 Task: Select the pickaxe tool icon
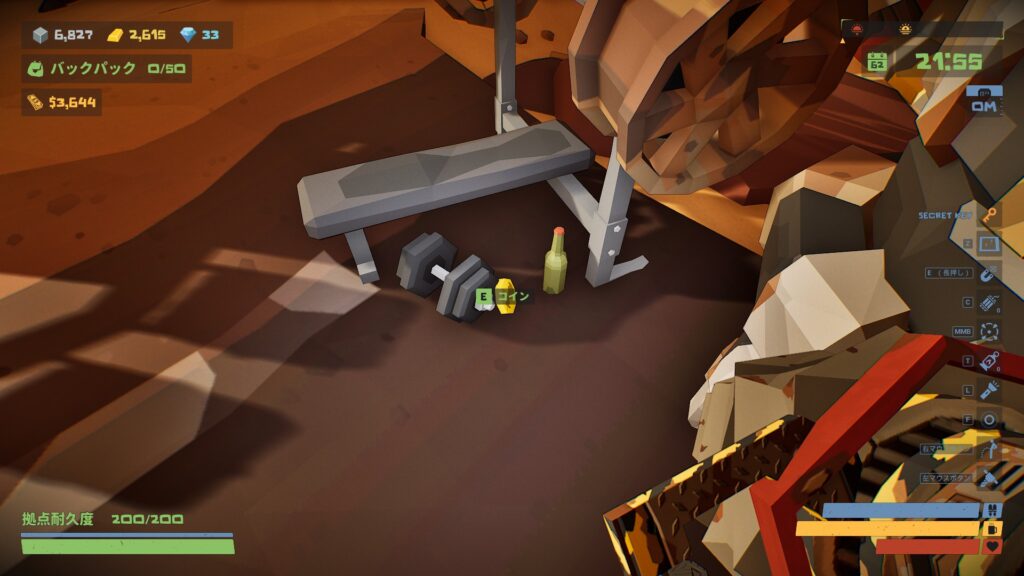click(x=989, y=449)
